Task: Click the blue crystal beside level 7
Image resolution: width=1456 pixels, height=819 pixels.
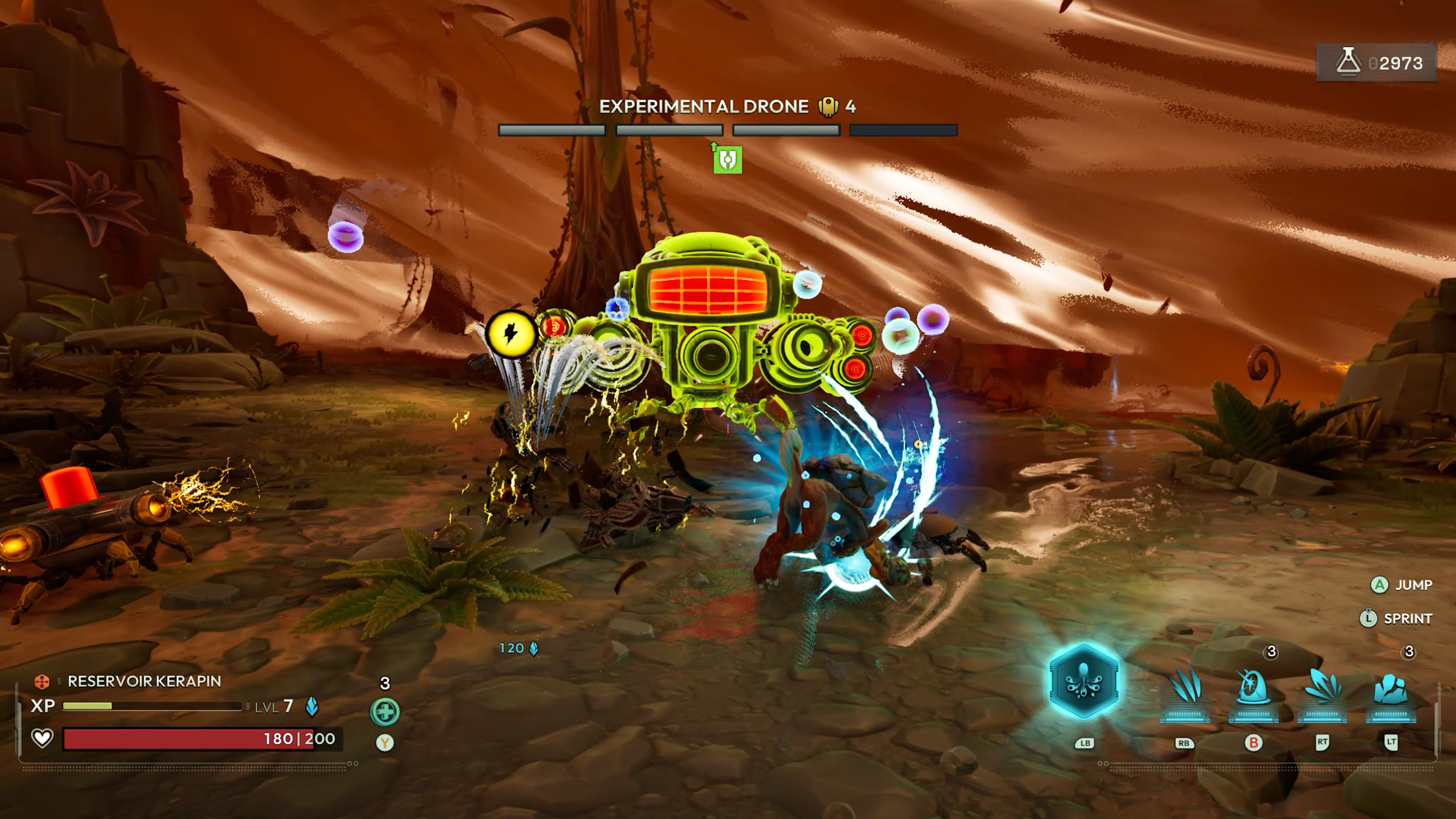Action: pos(312,706)
